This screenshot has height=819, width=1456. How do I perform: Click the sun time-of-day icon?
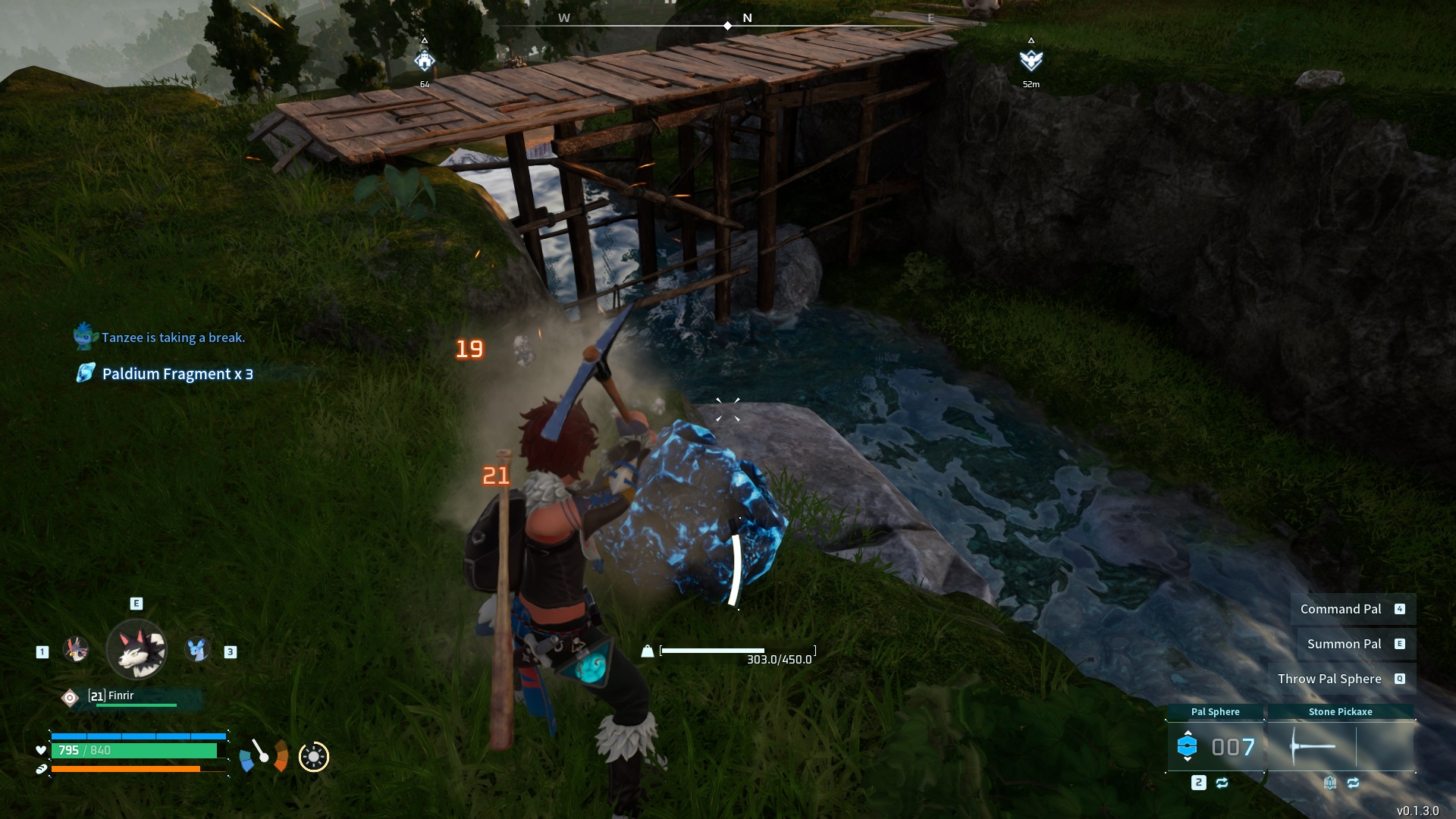[314, 757]
